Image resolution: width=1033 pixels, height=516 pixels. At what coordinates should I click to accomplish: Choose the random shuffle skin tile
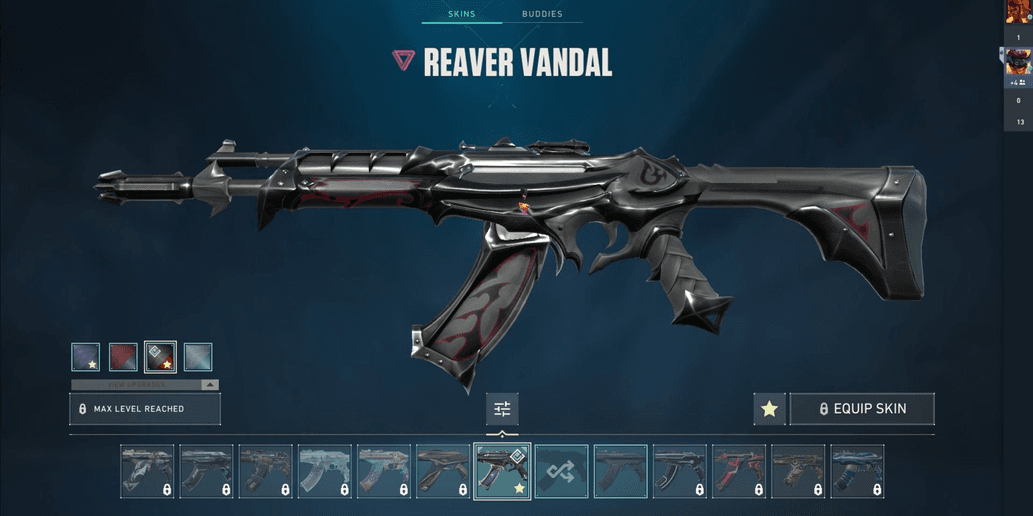(x=561, y=471)
